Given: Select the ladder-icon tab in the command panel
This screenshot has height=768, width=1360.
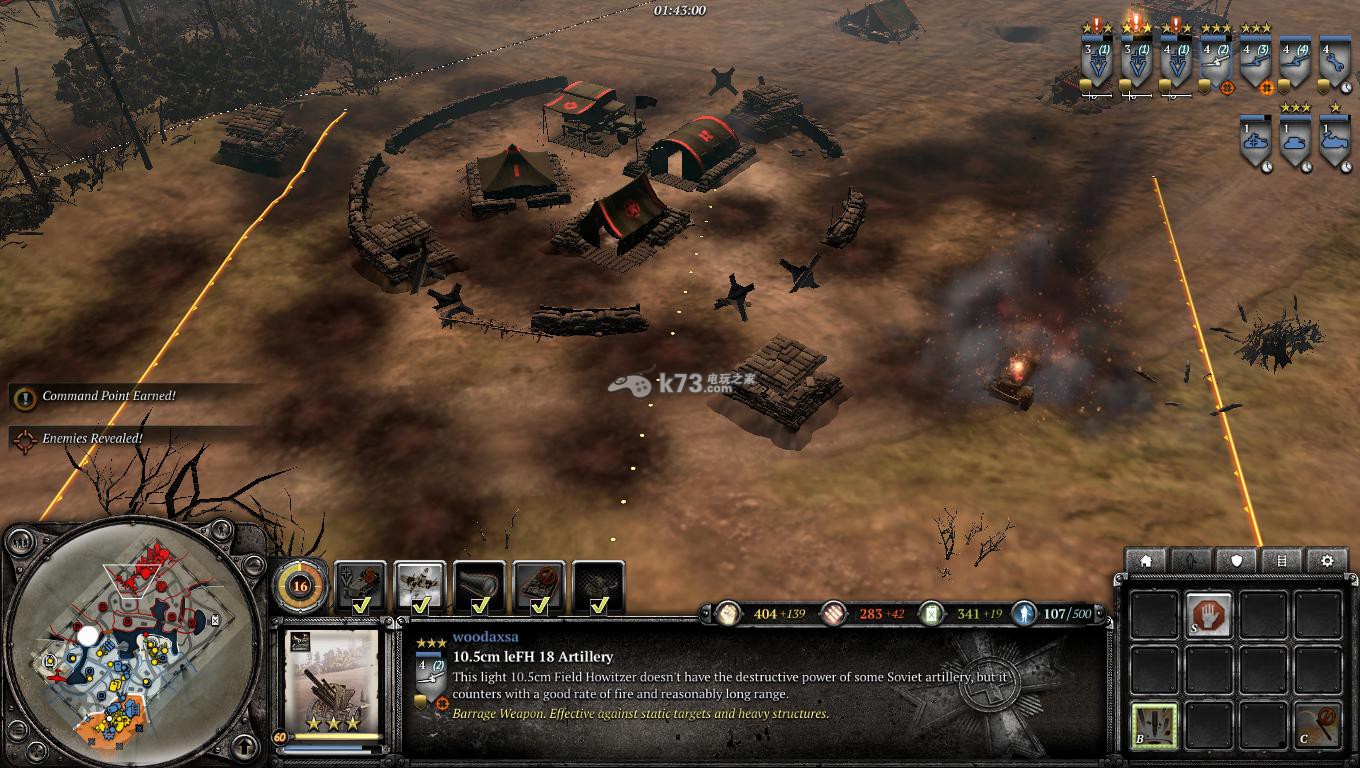Looking at the screenshot, I should tap(1282, 561).
